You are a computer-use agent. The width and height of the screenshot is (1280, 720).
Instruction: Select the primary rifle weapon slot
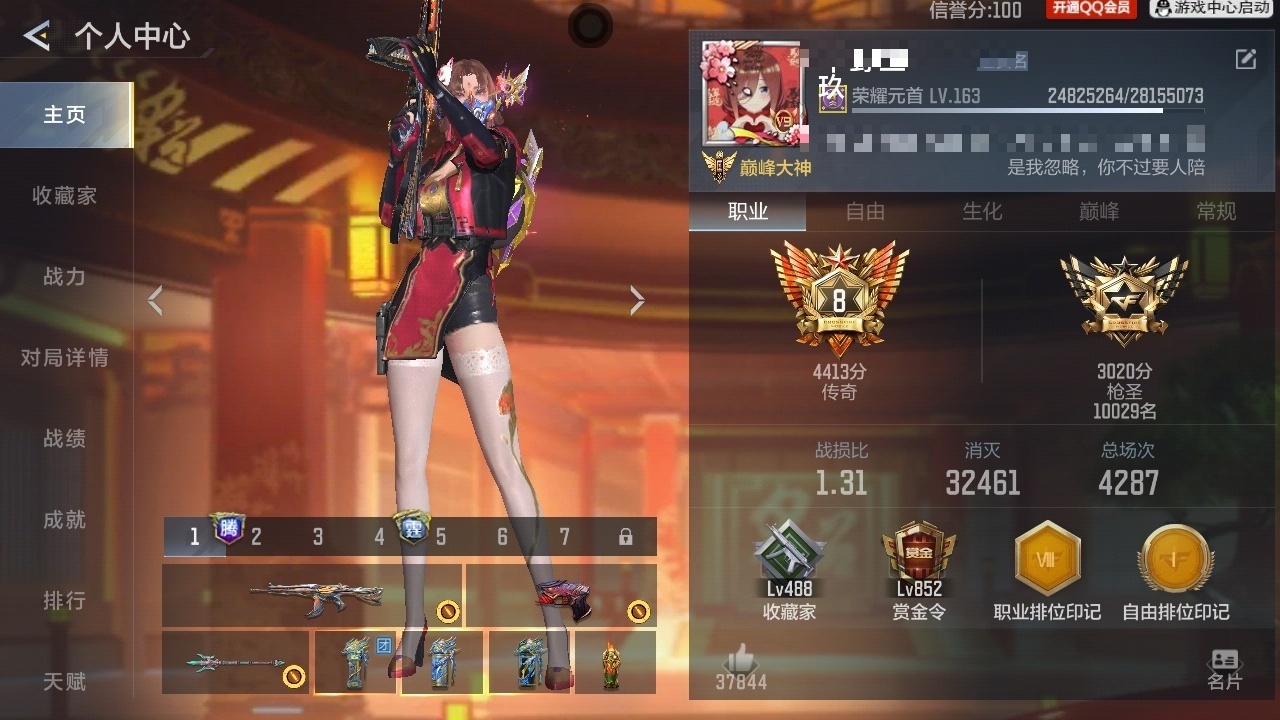click(x=312, y=596)
